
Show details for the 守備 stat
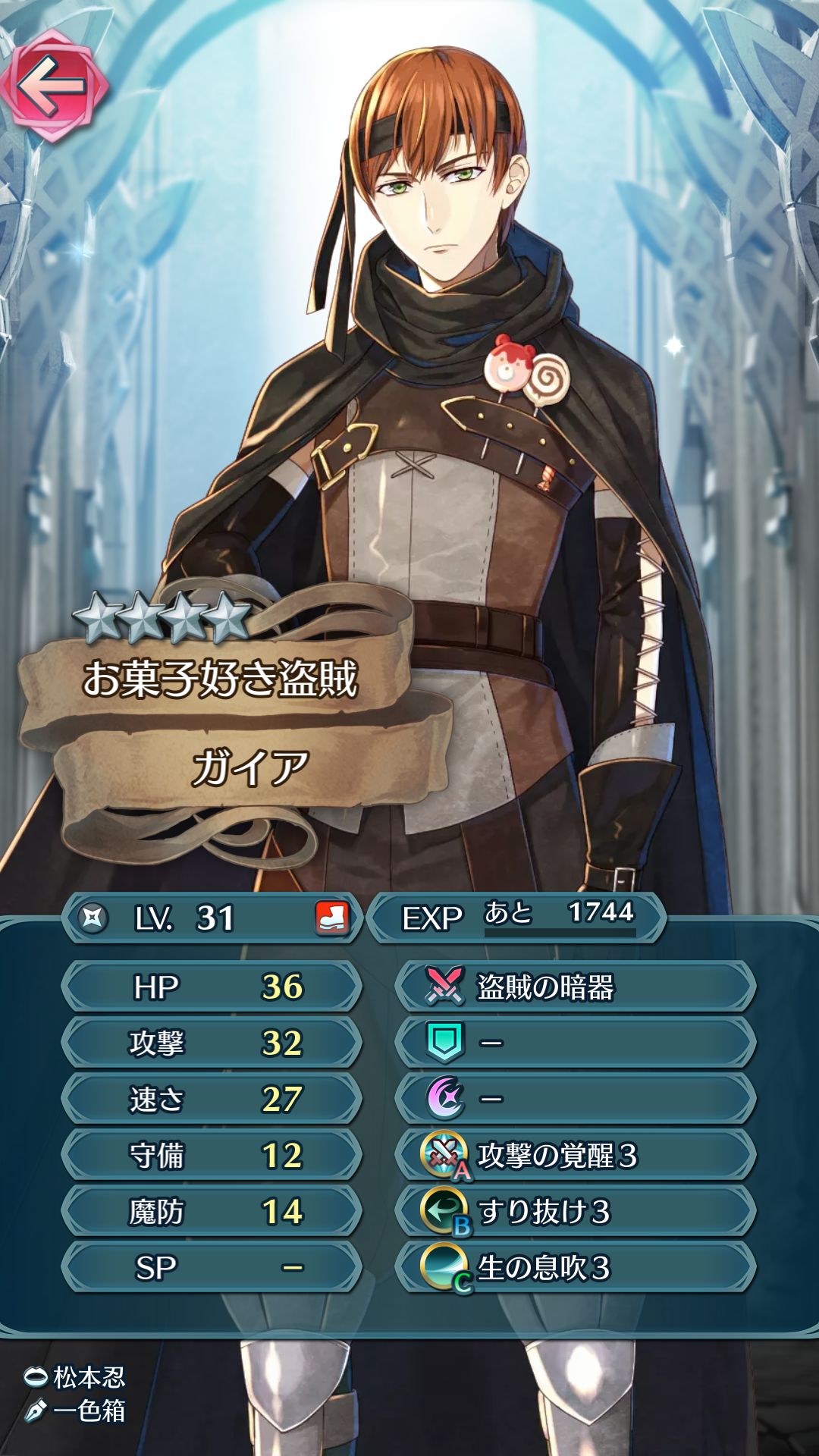211,1155
